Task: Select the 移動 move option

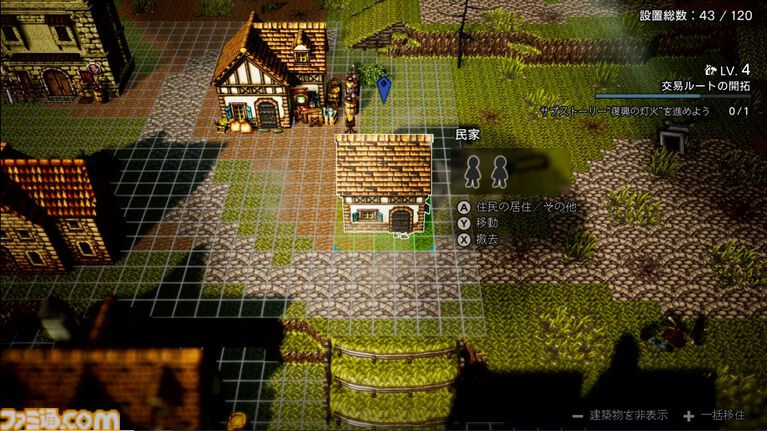Action: (486, 223)
